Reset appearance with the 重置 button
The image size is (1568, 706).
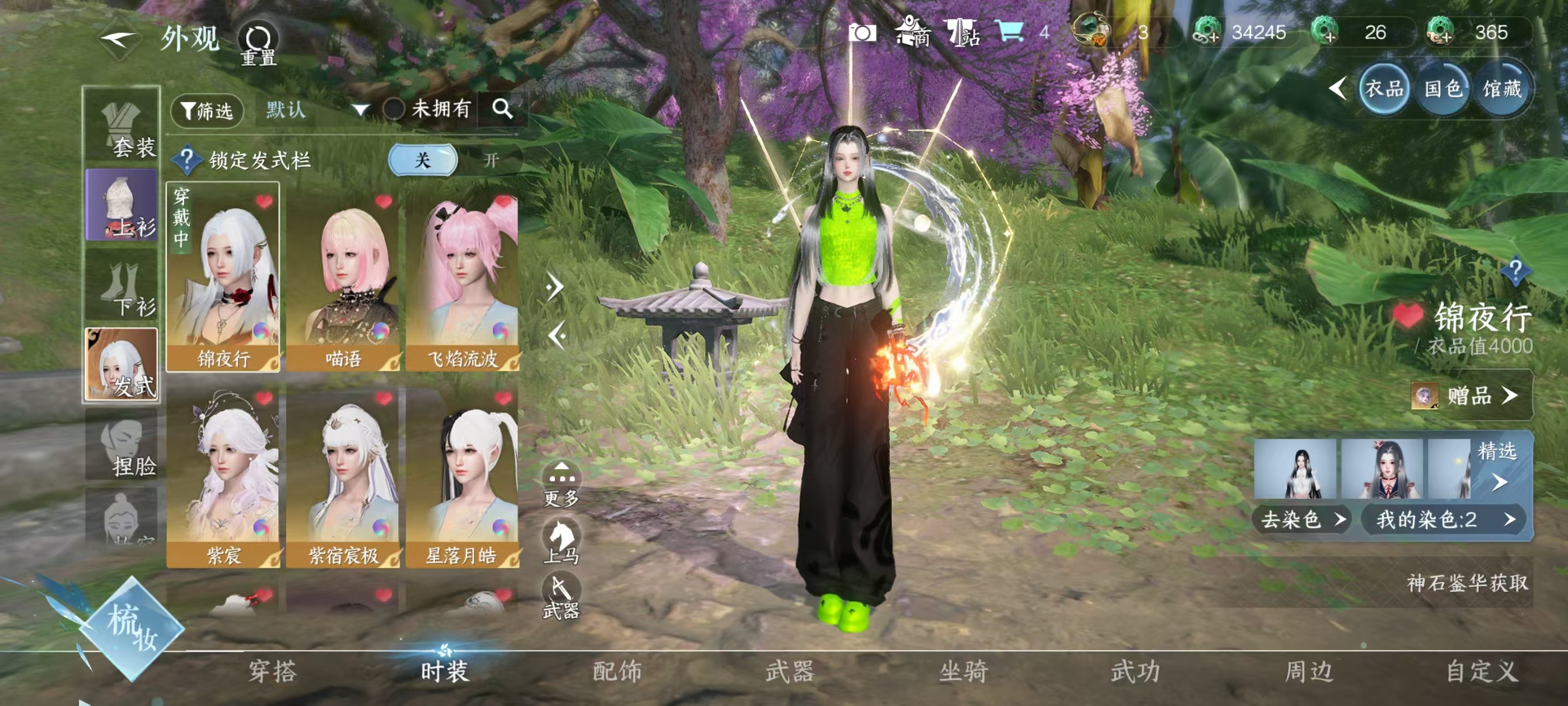pos(258,44)
